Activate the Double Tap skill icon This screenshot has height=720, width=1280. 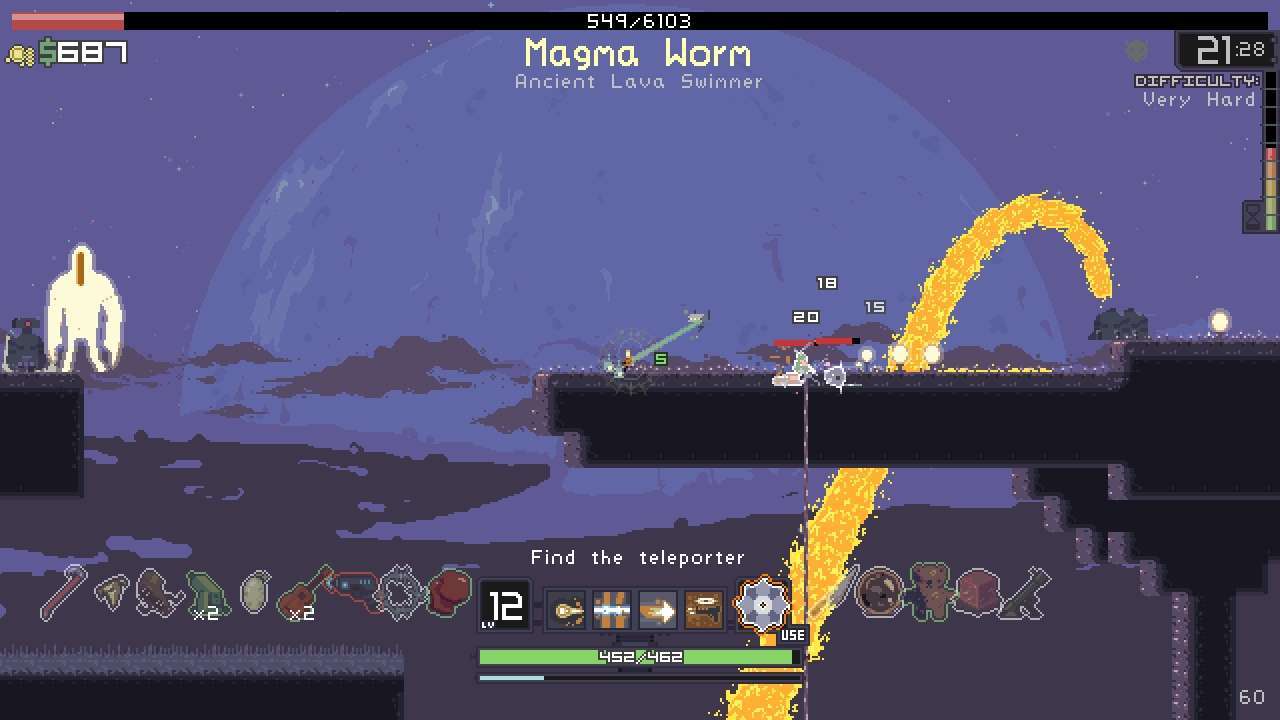coord(568,606)
